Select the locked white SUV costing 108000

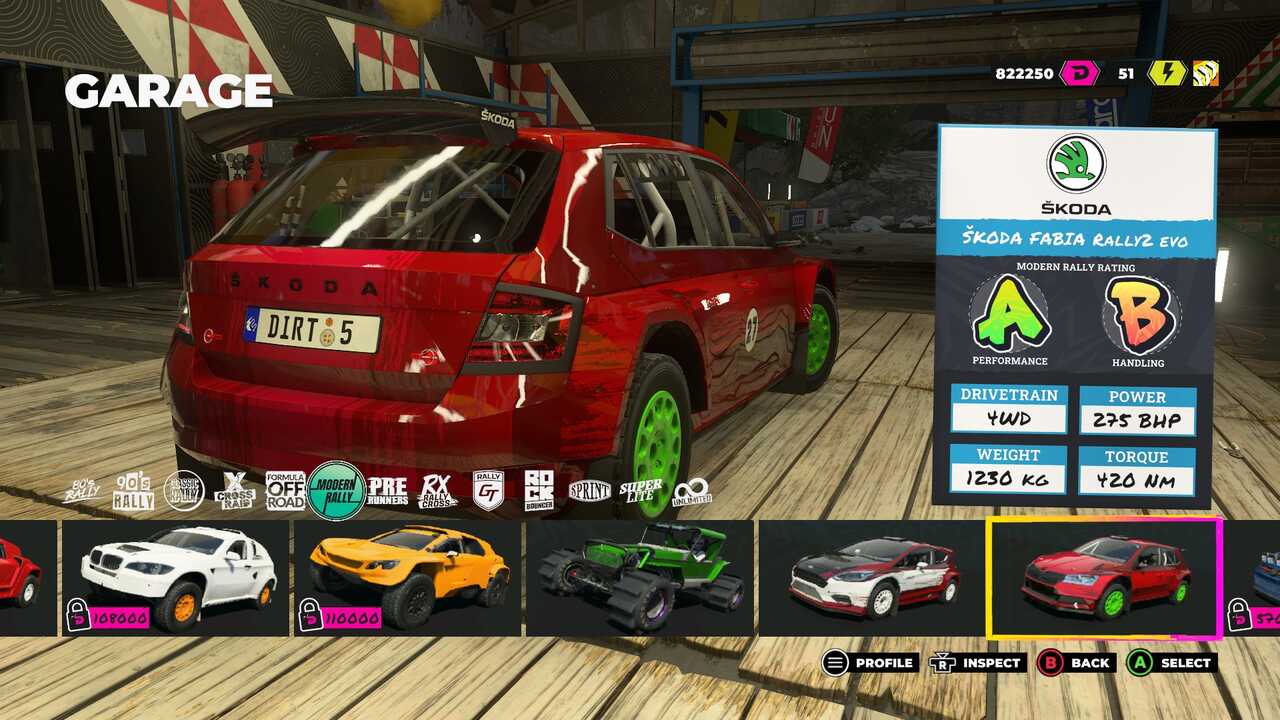(x=176, y=577)
